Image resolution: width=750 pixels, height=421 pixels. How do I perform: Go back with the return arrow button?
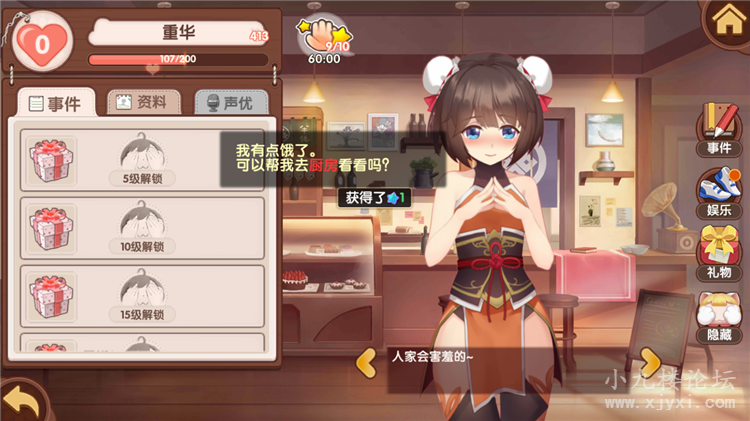point(22,402)
